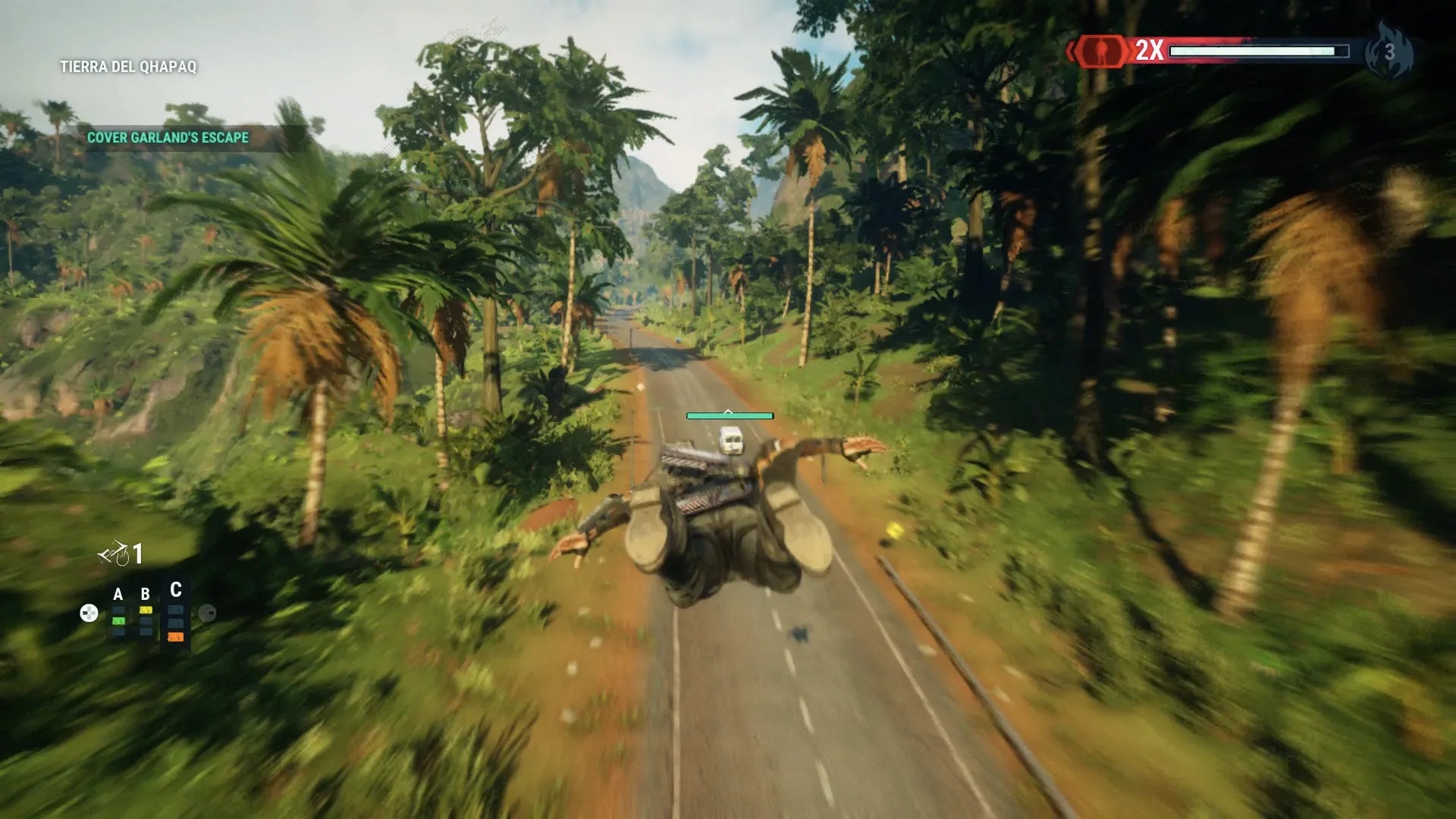Viewport: 1456px width, 819px height.
Task: Select the orange mod slot under loadout C
Action: coord(175,637)
